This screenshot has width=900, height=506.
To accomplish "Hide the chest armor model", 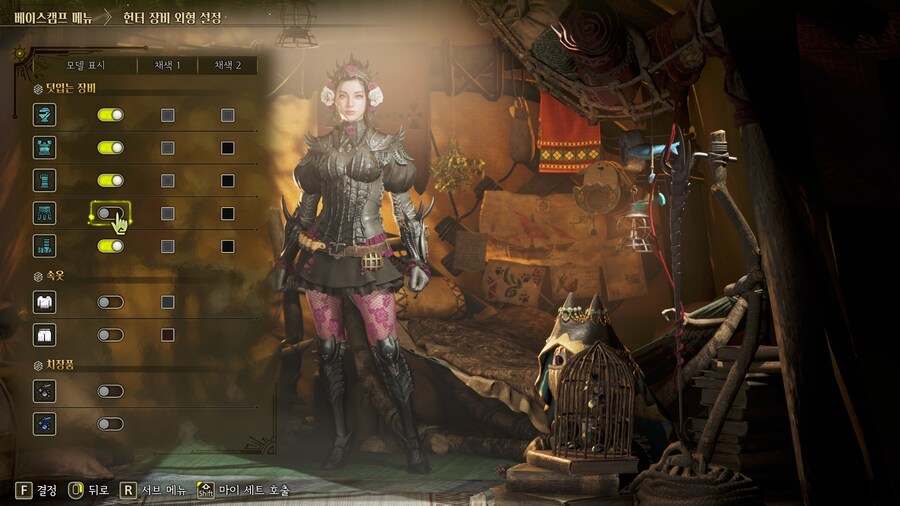I will pyautogui.click(x=110, y=148).
